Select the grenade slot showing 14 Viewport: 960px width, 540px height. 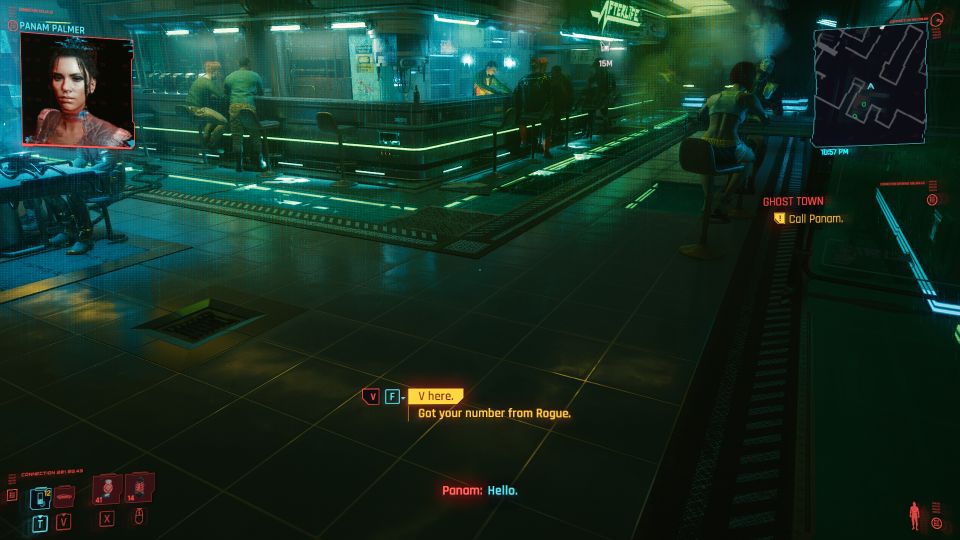[x=139, y=489]
